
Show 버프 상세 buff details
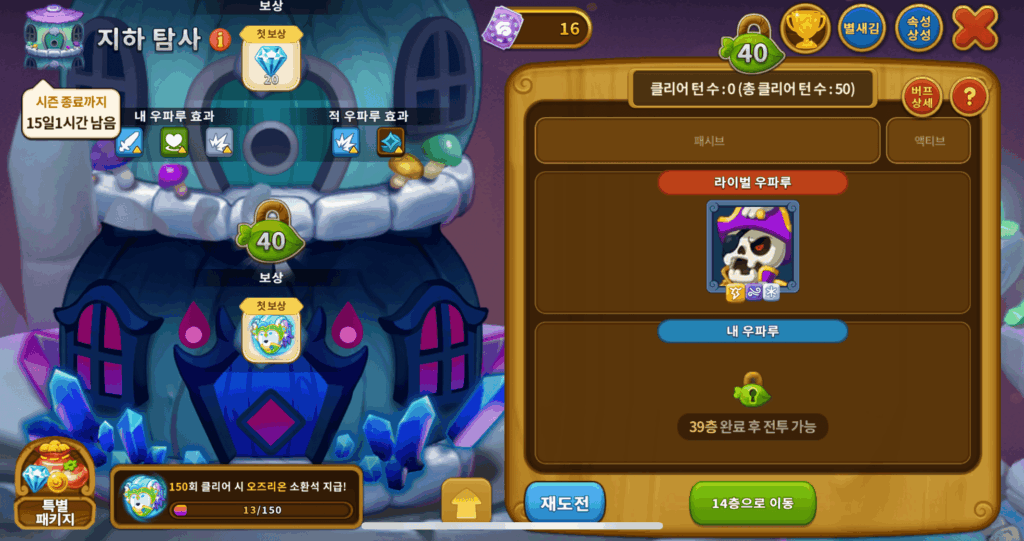pos(921,97)
